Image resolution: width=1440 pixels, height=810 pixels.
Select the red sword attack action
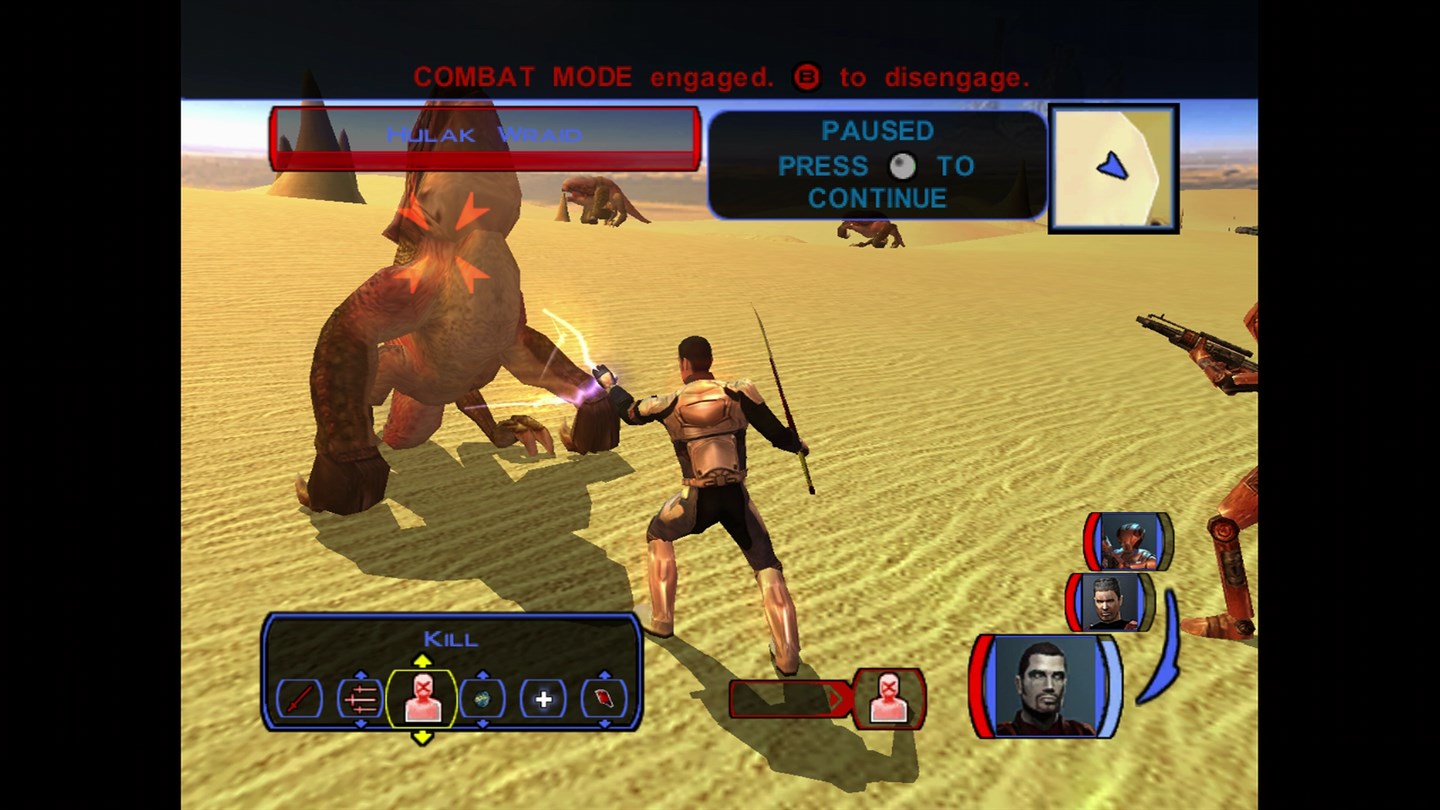coord(300,698)
